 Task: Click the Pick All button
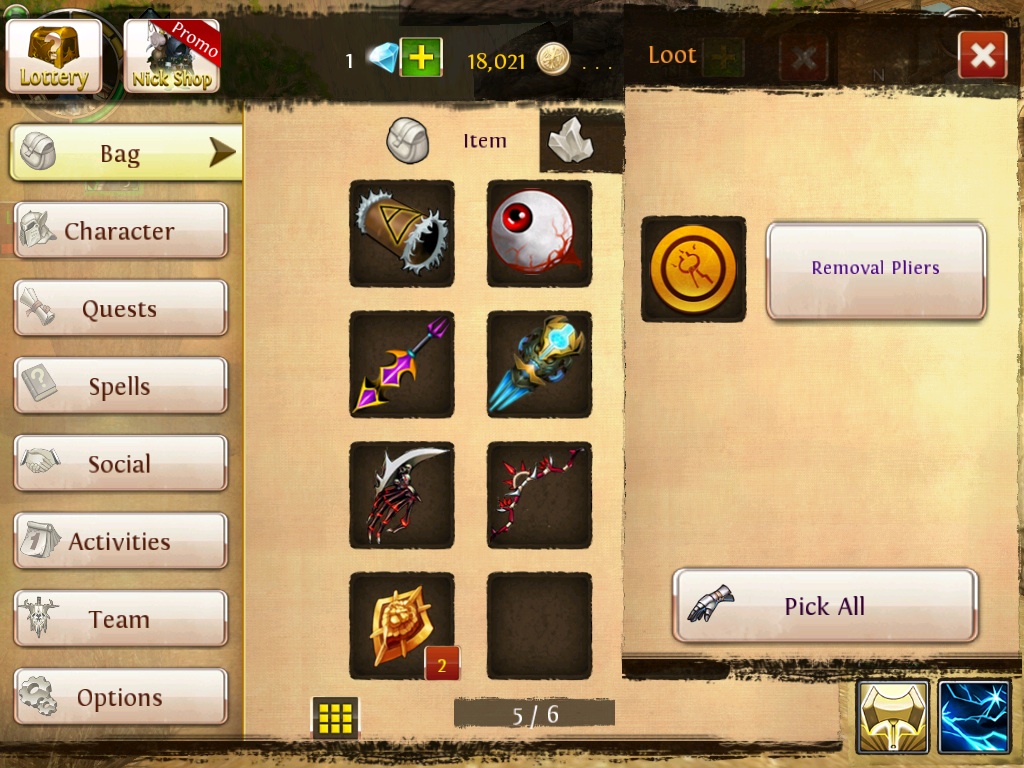click(825, 606)
